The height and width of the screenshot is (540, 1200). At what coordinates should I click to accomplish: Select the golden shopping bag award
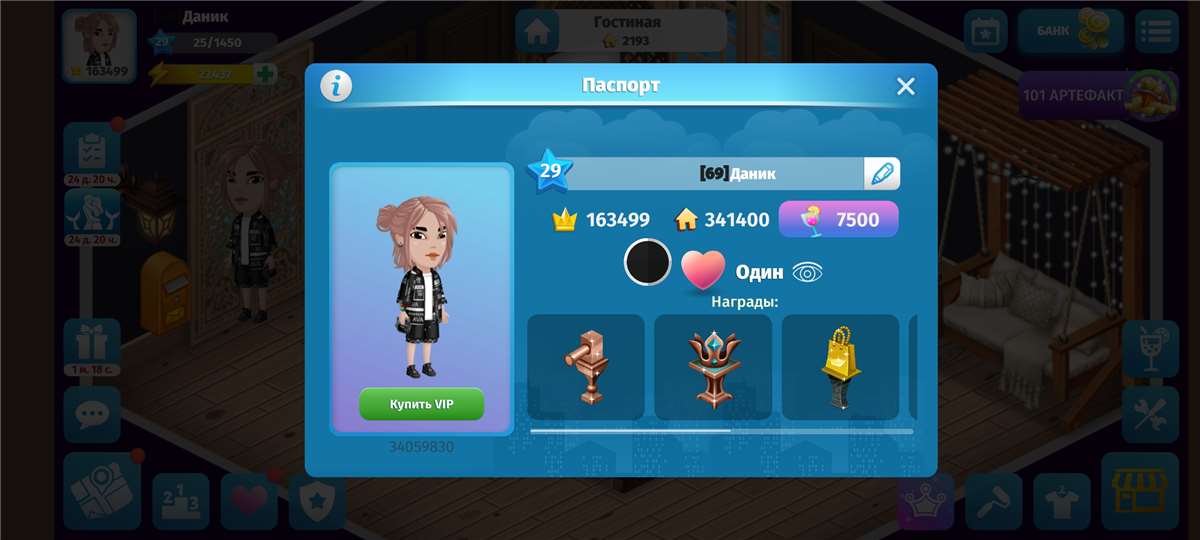(840, 367)
